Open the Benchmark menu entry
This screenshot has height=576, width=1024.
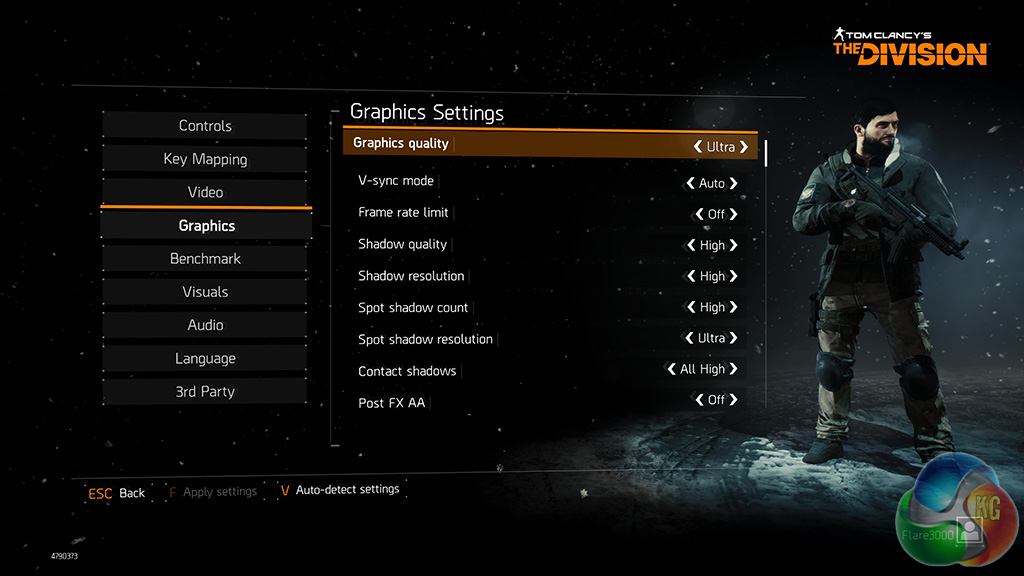click(x=205, y=259)
